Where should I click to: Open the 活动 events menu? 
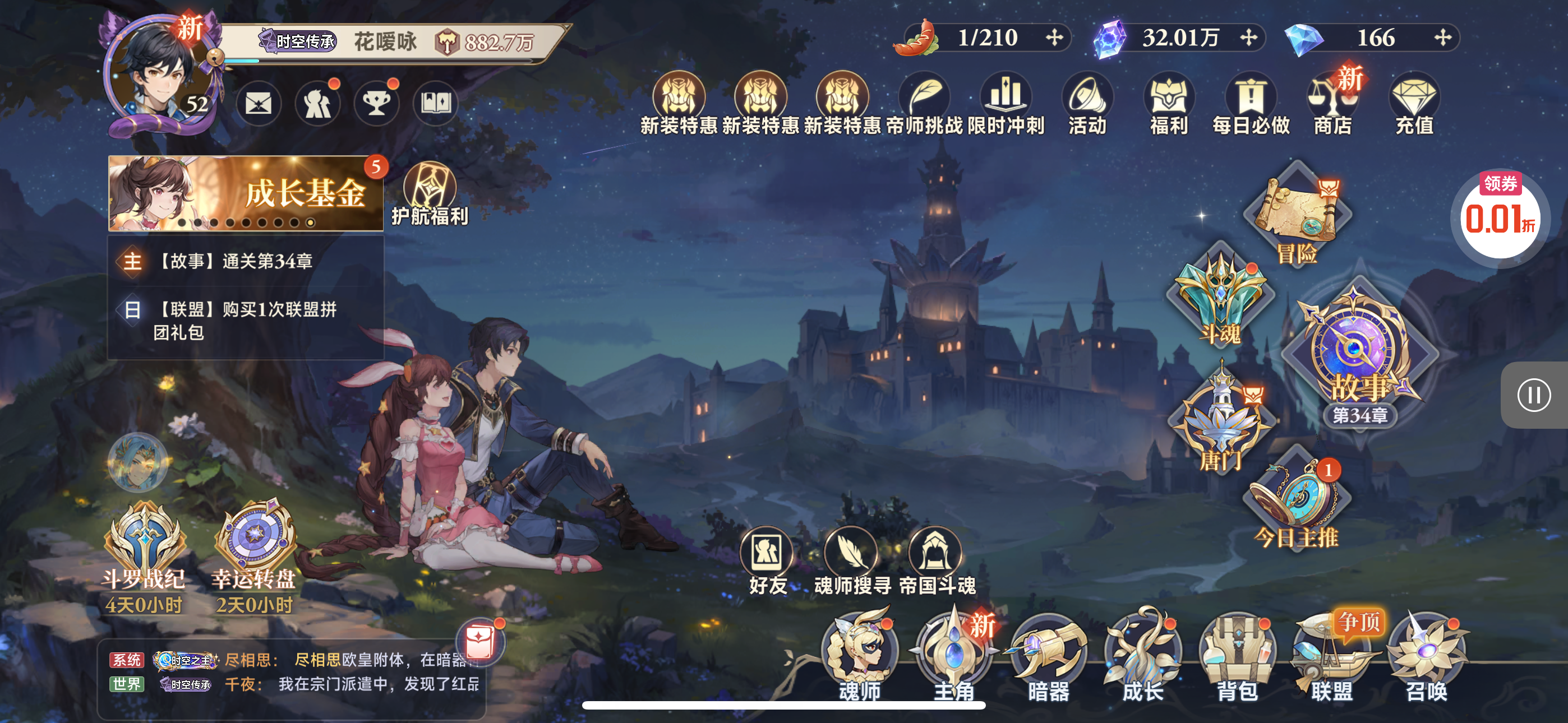click(1088, 104)
